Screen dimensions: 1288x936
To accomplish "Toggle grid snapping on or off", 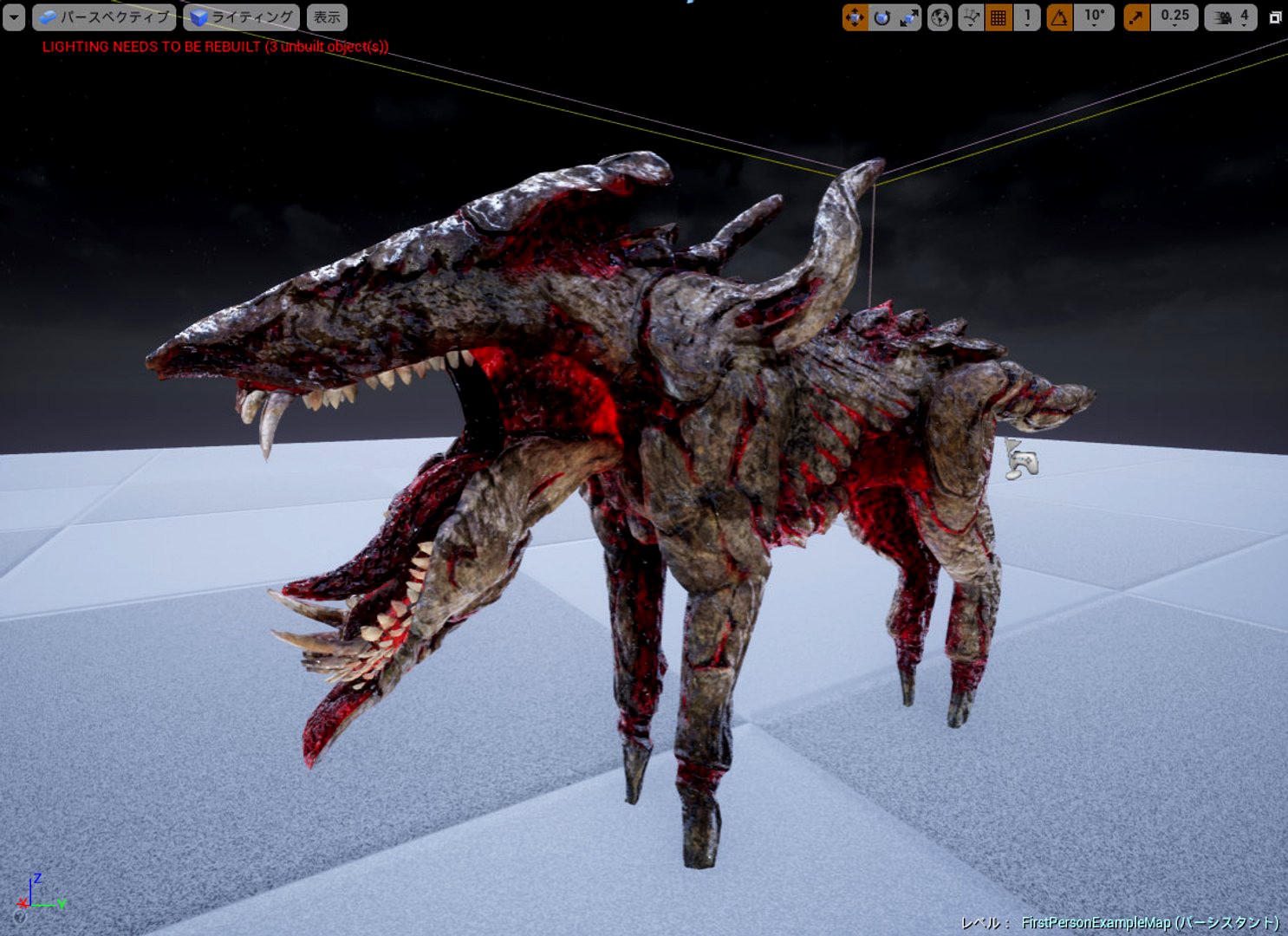I will (x=997, y=16).
